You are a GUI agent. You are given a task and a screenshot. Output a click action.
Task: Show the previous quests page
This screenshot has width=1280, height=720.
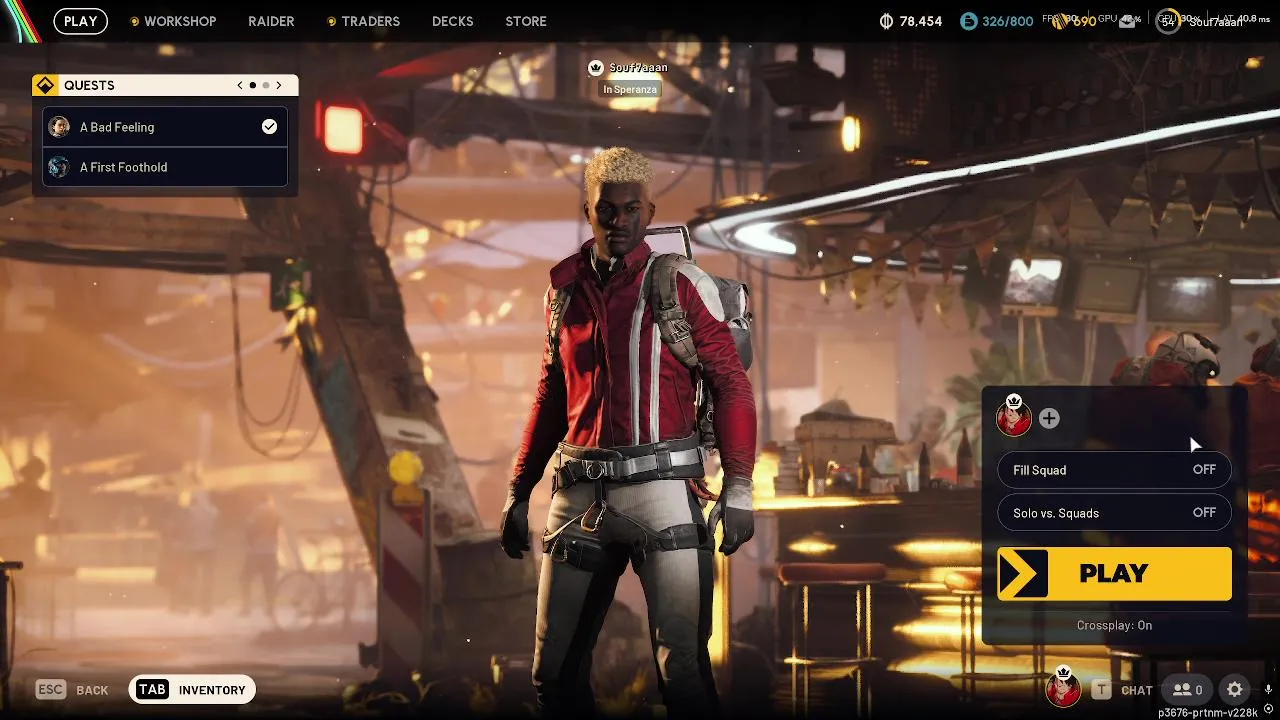pos(240,85)
